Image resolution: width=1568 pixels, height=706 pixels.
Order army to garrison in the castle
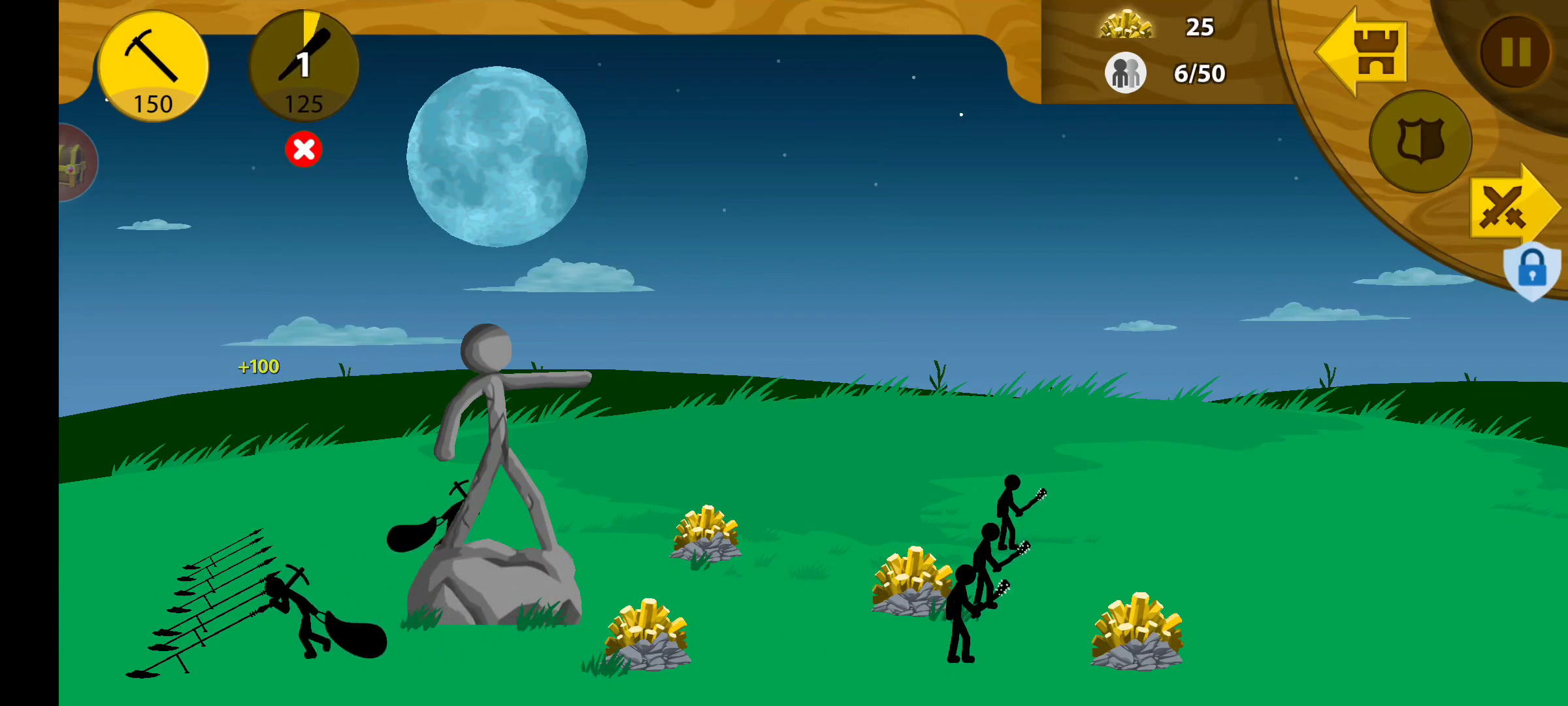point(1364,52)
